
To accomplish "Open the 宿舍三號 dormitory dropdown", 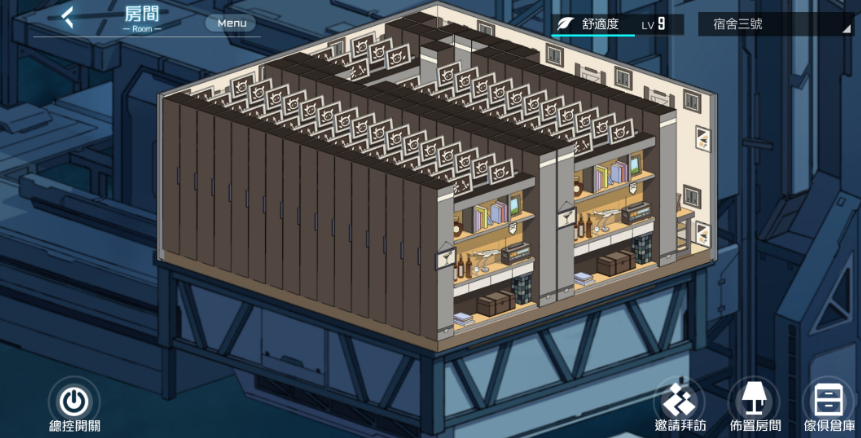I will pos(773,24).
